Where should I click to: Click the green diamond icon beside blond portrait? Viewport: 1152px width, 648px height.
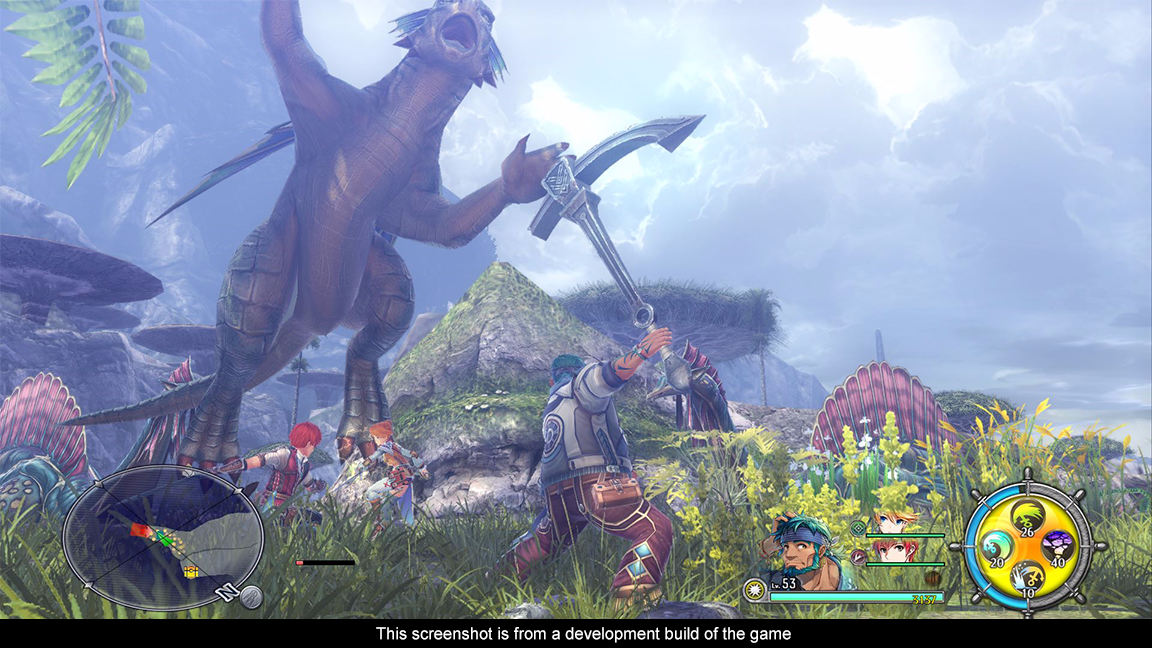857,526
